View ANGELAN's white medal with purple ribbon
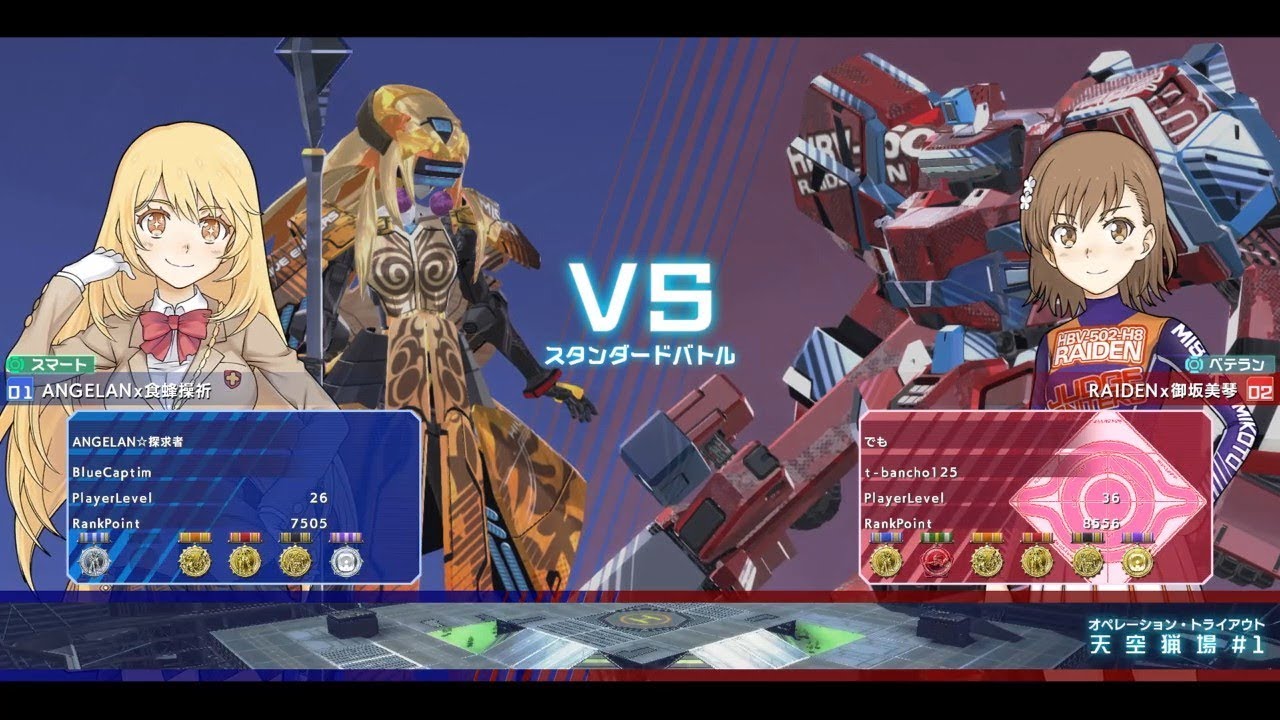Viewport: 1280px width, 720px height. 350,560
